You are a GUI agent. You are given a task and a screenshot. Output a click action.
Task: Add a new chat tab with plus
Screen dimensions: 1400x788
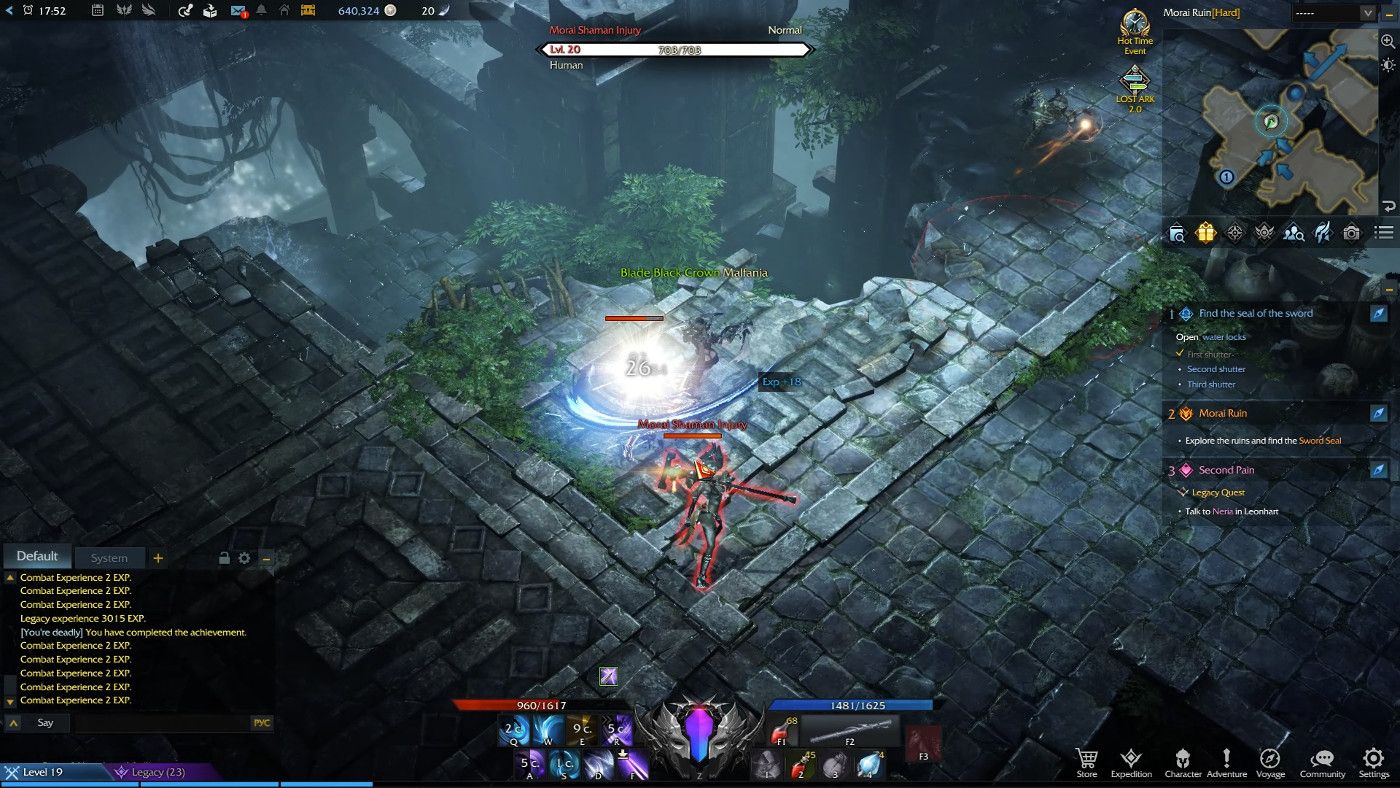[x=158, y=558]
